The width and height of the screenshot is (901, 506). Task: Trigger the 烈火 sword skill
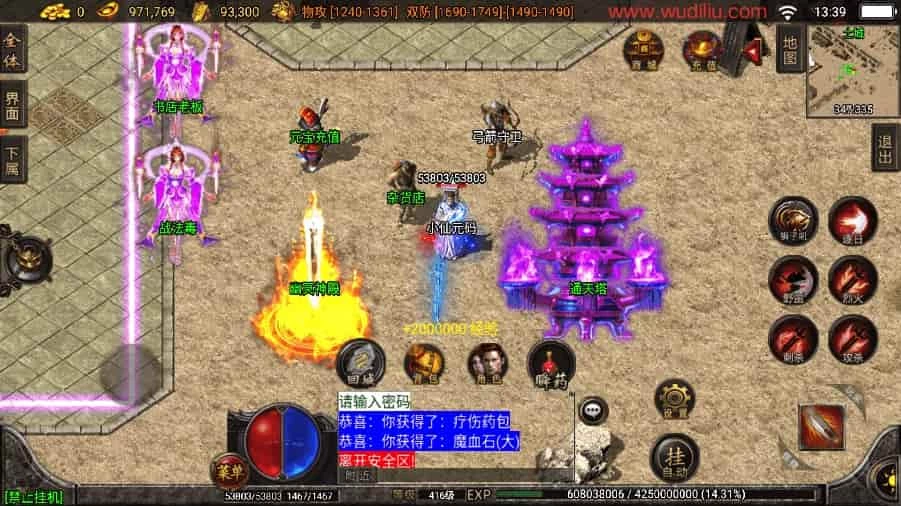852,280
